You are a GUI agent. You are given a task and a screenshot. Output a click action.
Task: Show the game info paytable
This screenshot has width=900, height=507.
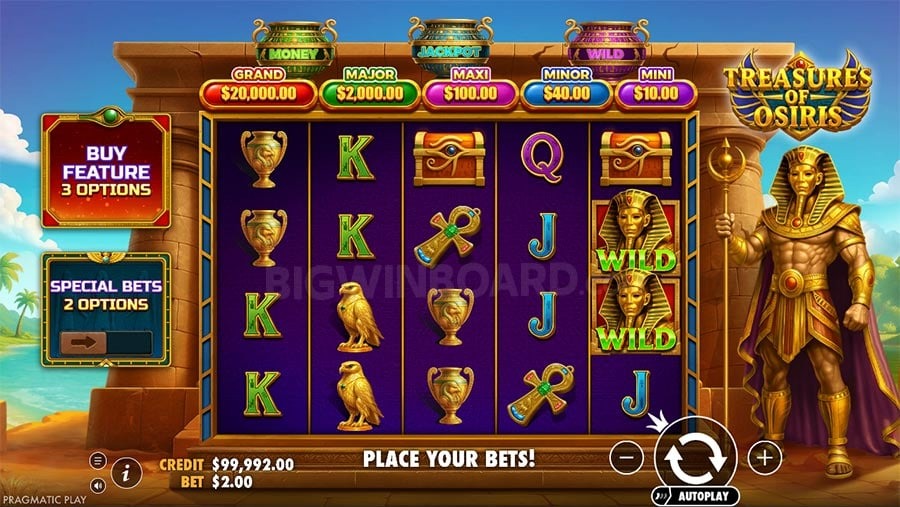(126, 472)
